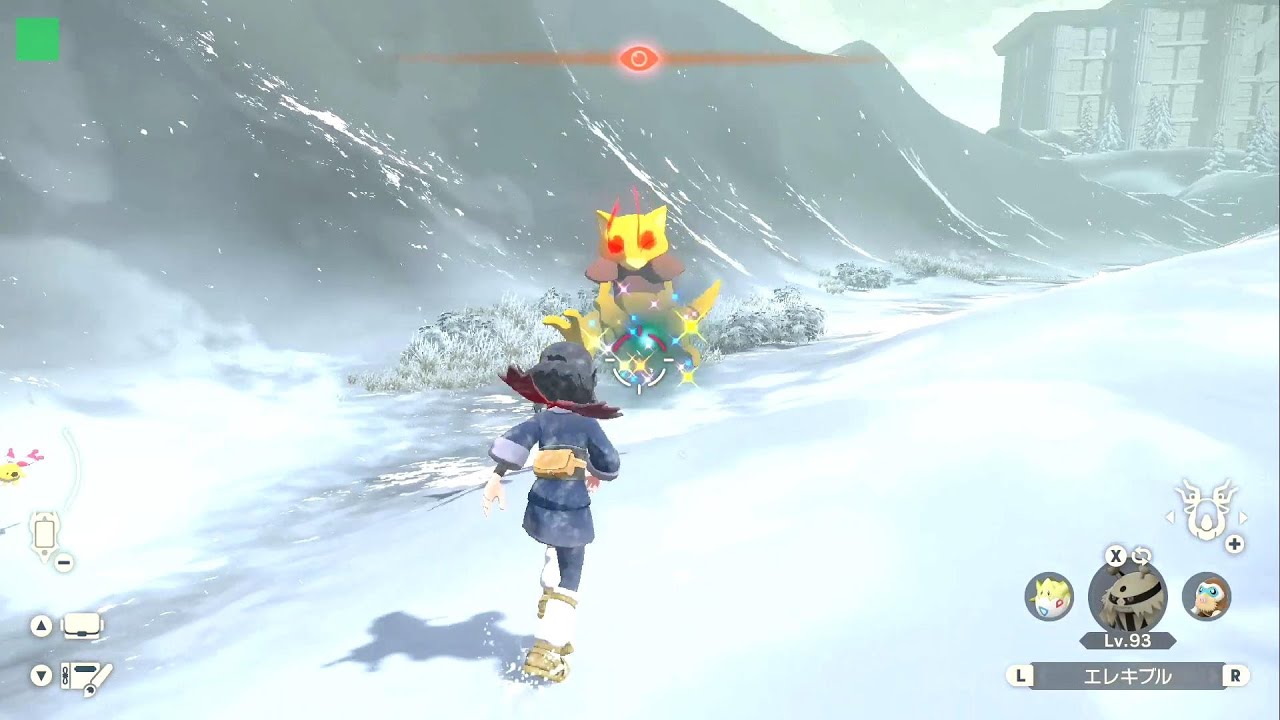The height and width of the screenshot is (720, 1280).
Task: Summon the Wyrdeer ride icon
Action: point(1203,511)
